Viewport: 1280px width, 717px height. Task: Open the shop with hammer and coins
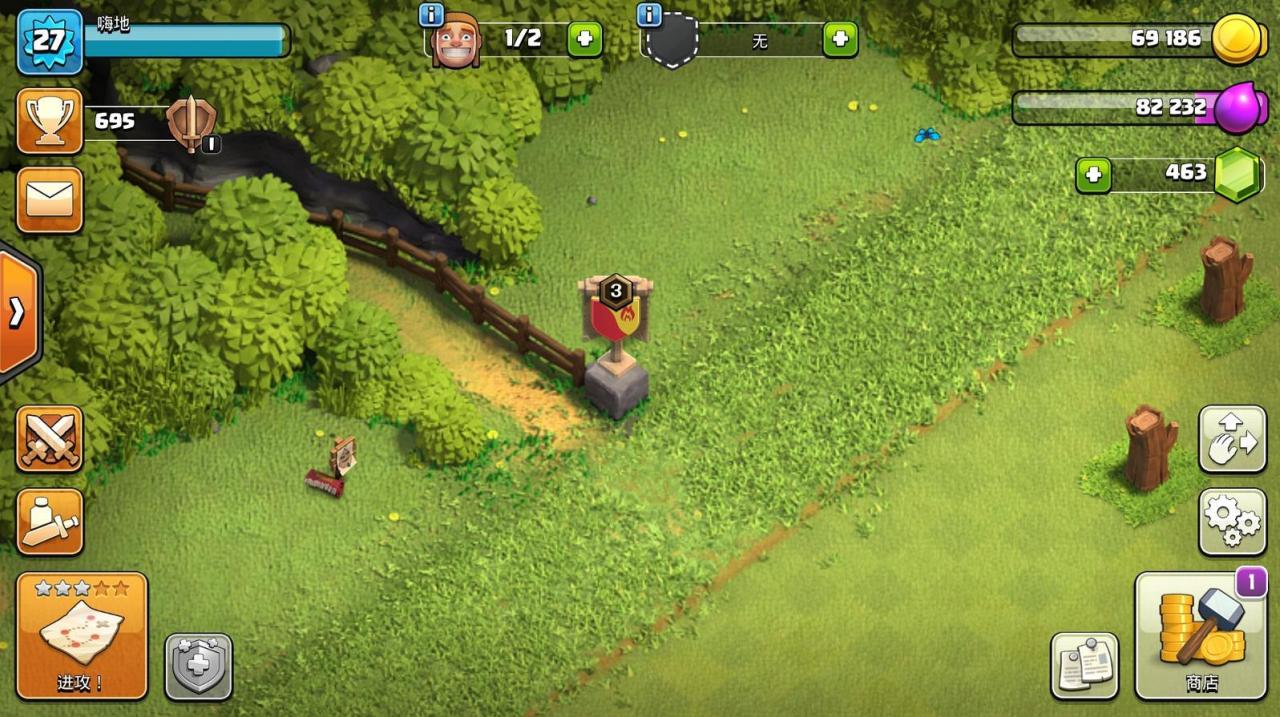pyautogui.click(x=1200, y=636)
